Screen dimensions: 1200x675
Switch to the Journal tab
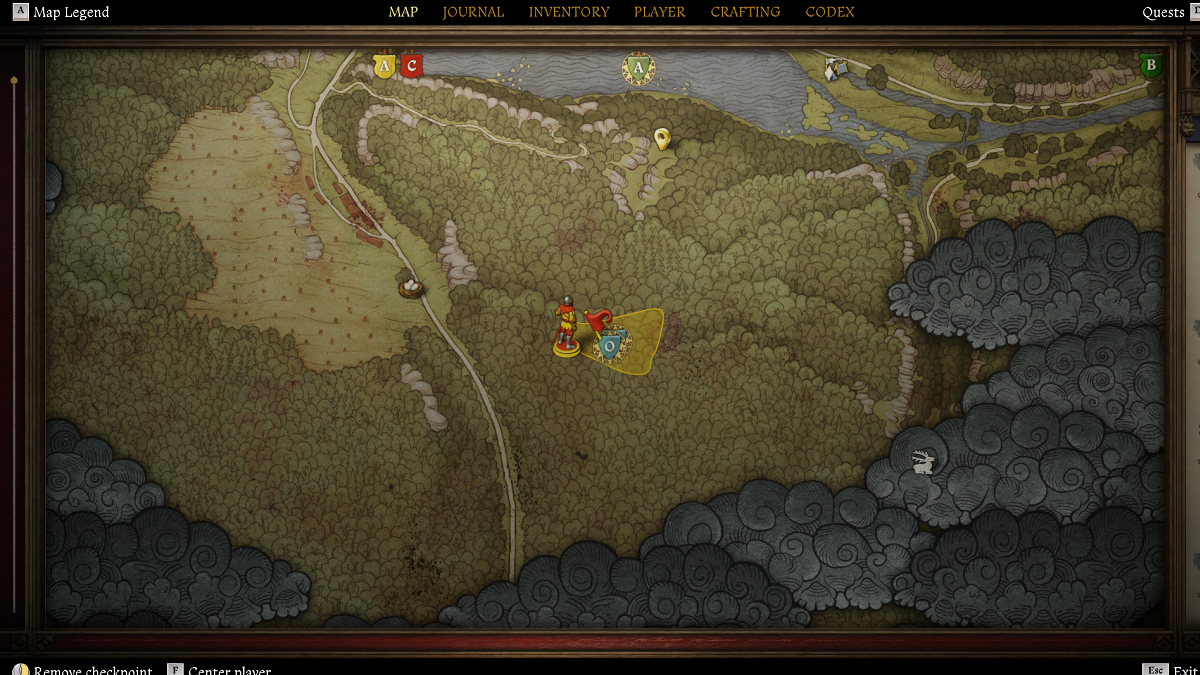(x=473, y=12)
